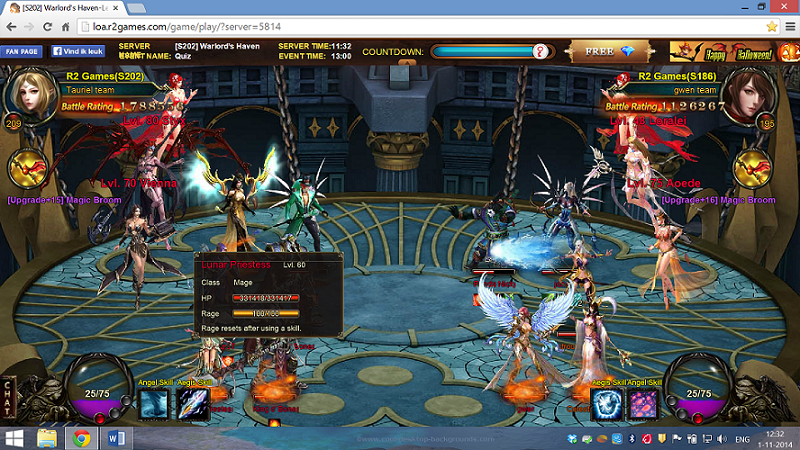
Task: Open the FAN PAGE link
Action: click(22, 51)
